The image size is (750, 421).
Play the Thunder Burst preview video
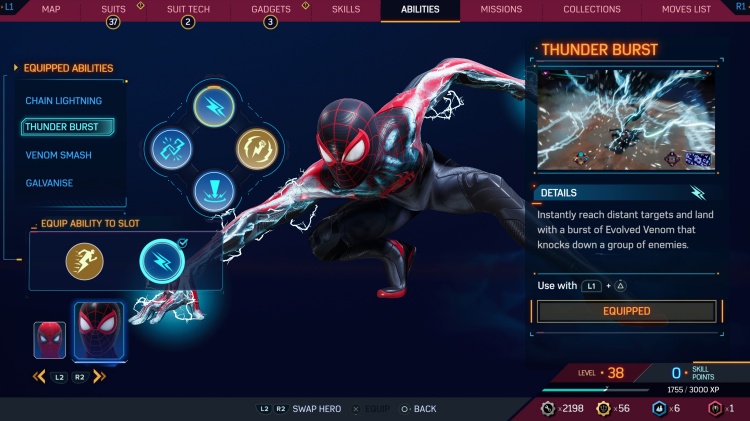tap(626, 119)
